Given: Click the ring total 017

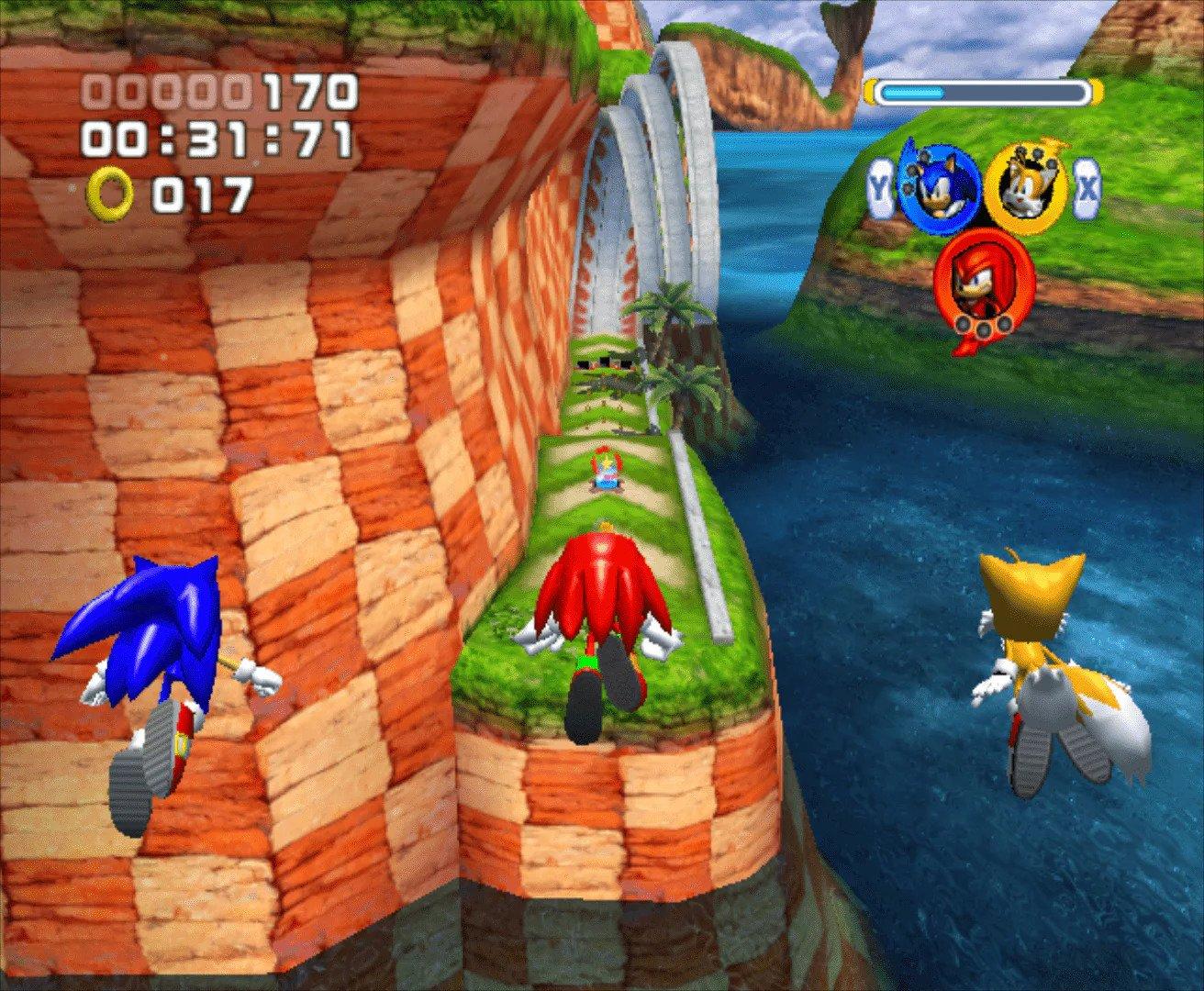Looking at the screenshot, I should (x=204, y=195).
